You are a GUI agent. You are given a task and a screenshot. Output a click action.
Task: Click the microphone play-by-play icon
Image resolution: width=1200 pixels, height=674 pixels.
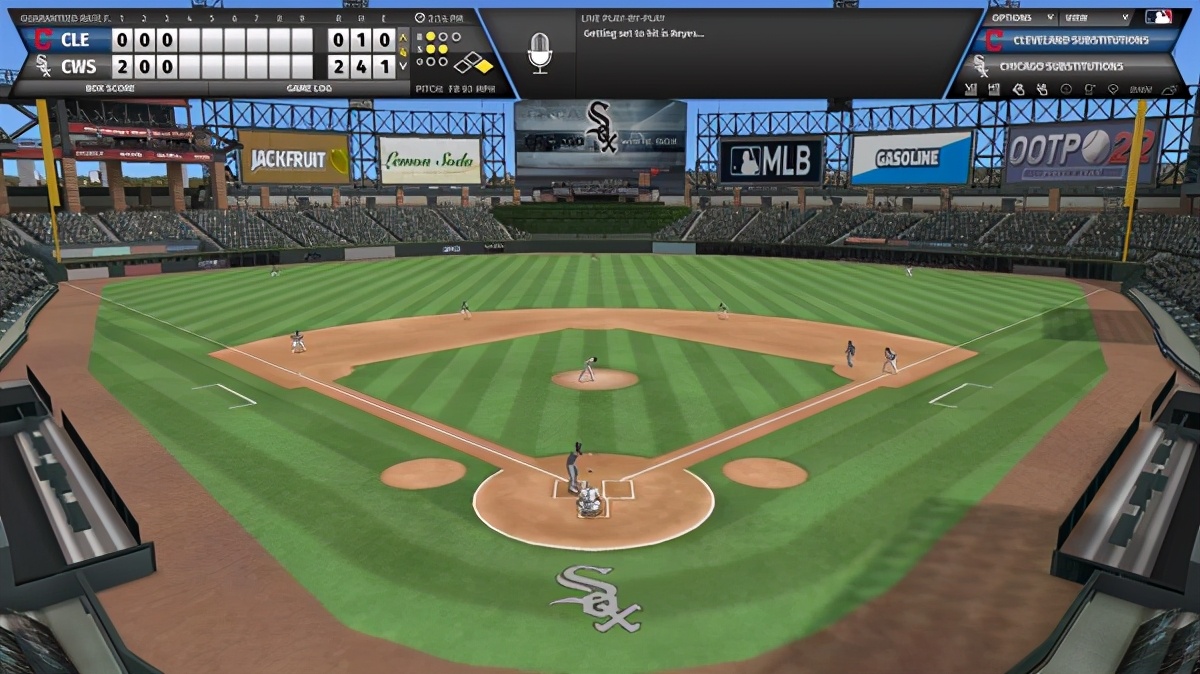[539, 51]
